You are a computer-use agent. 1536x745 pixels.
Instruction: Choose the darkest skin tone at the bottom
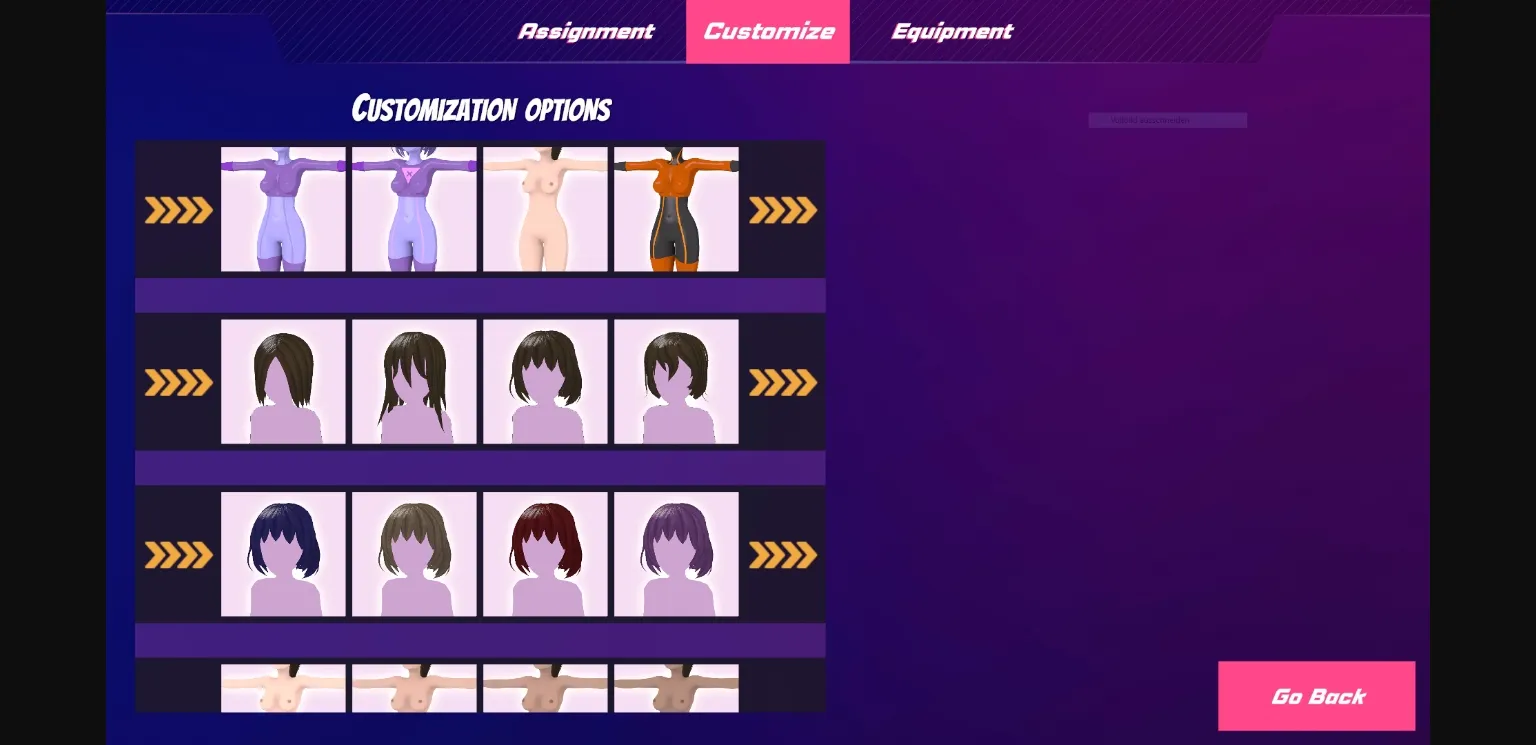tap(676, 690)
